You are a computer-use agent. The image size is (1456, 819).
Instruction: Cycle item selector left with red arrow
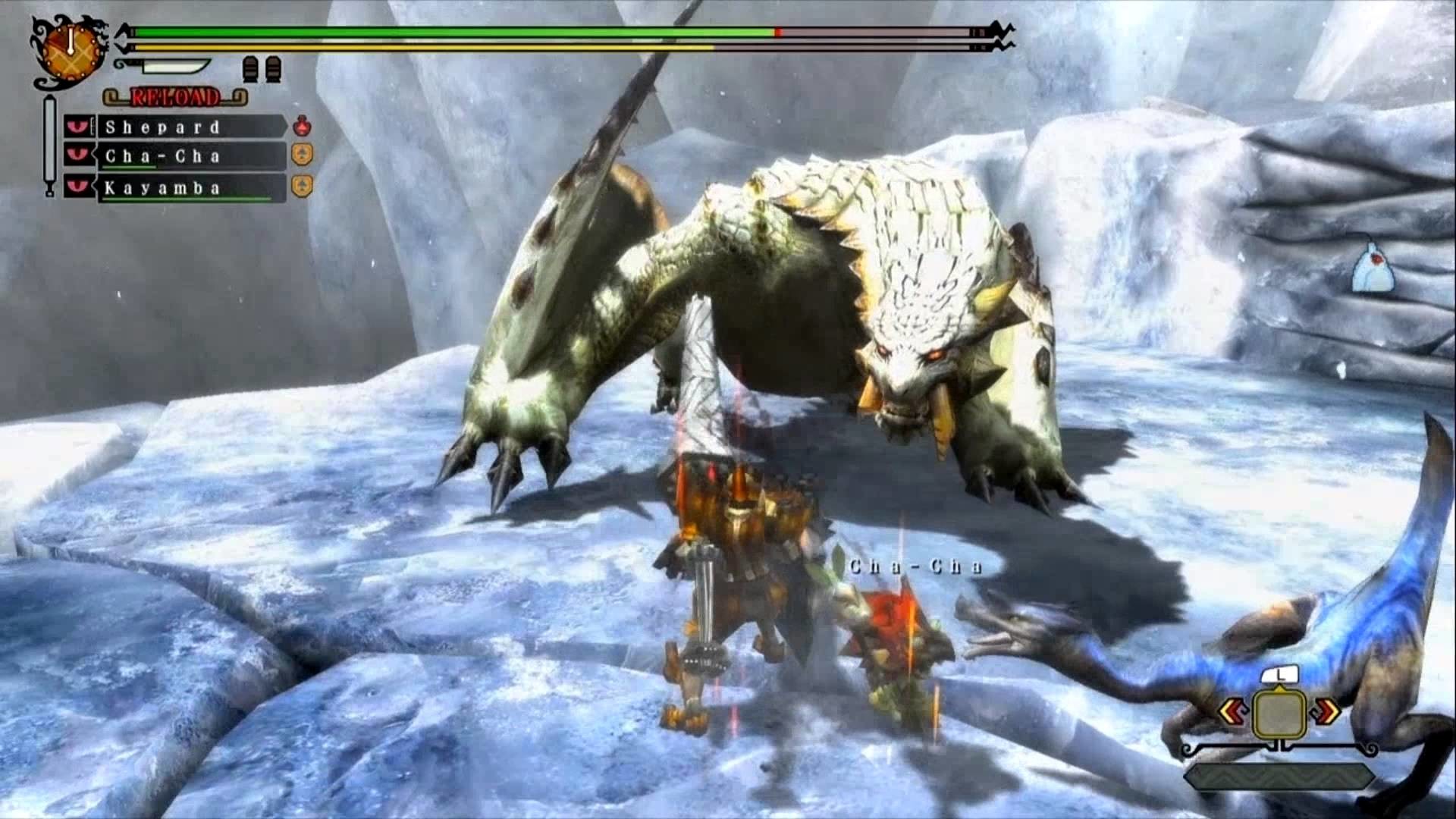click(x=1232, y=712)
